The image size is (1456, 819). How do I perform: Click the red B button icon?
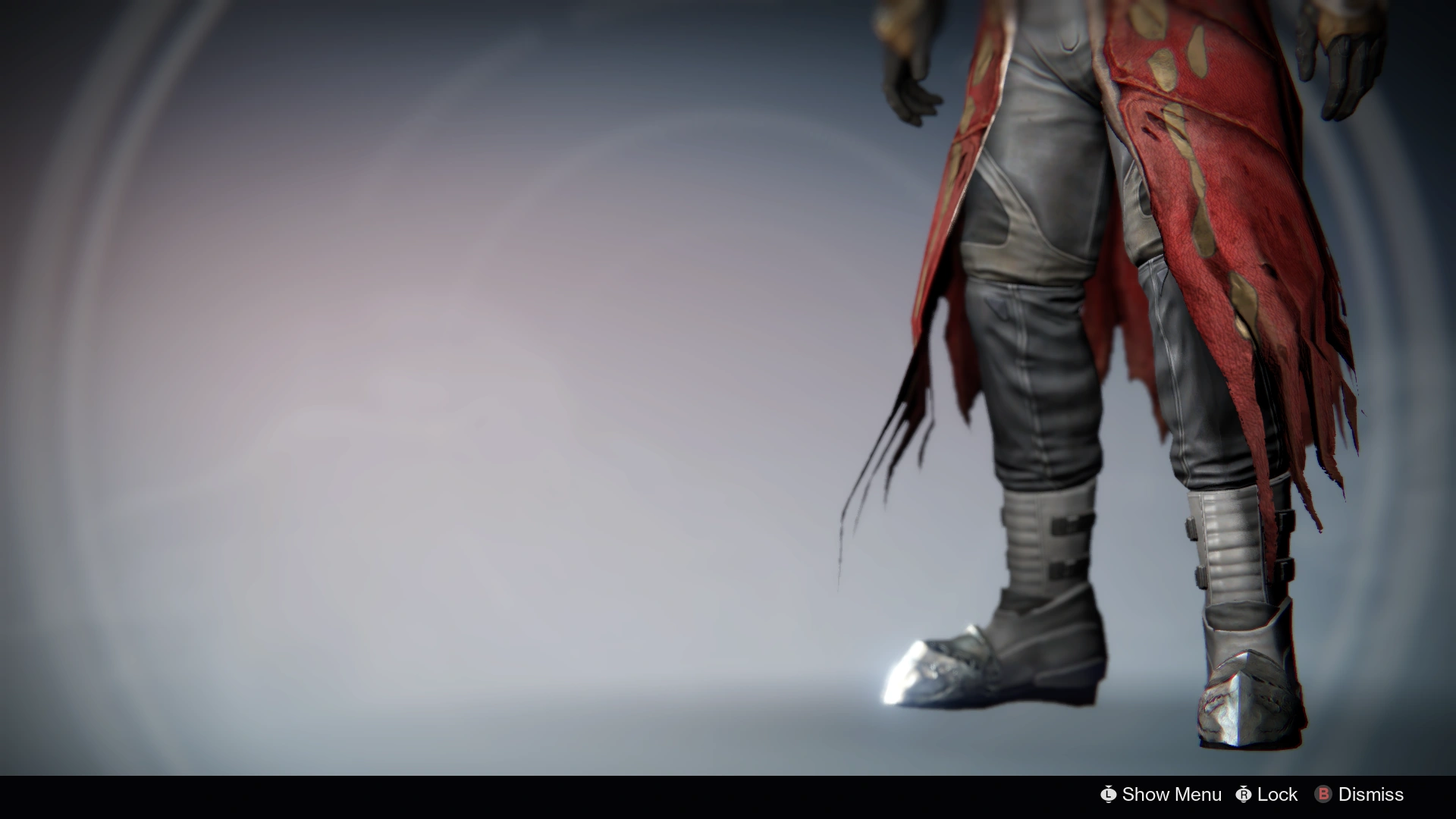1323,795
